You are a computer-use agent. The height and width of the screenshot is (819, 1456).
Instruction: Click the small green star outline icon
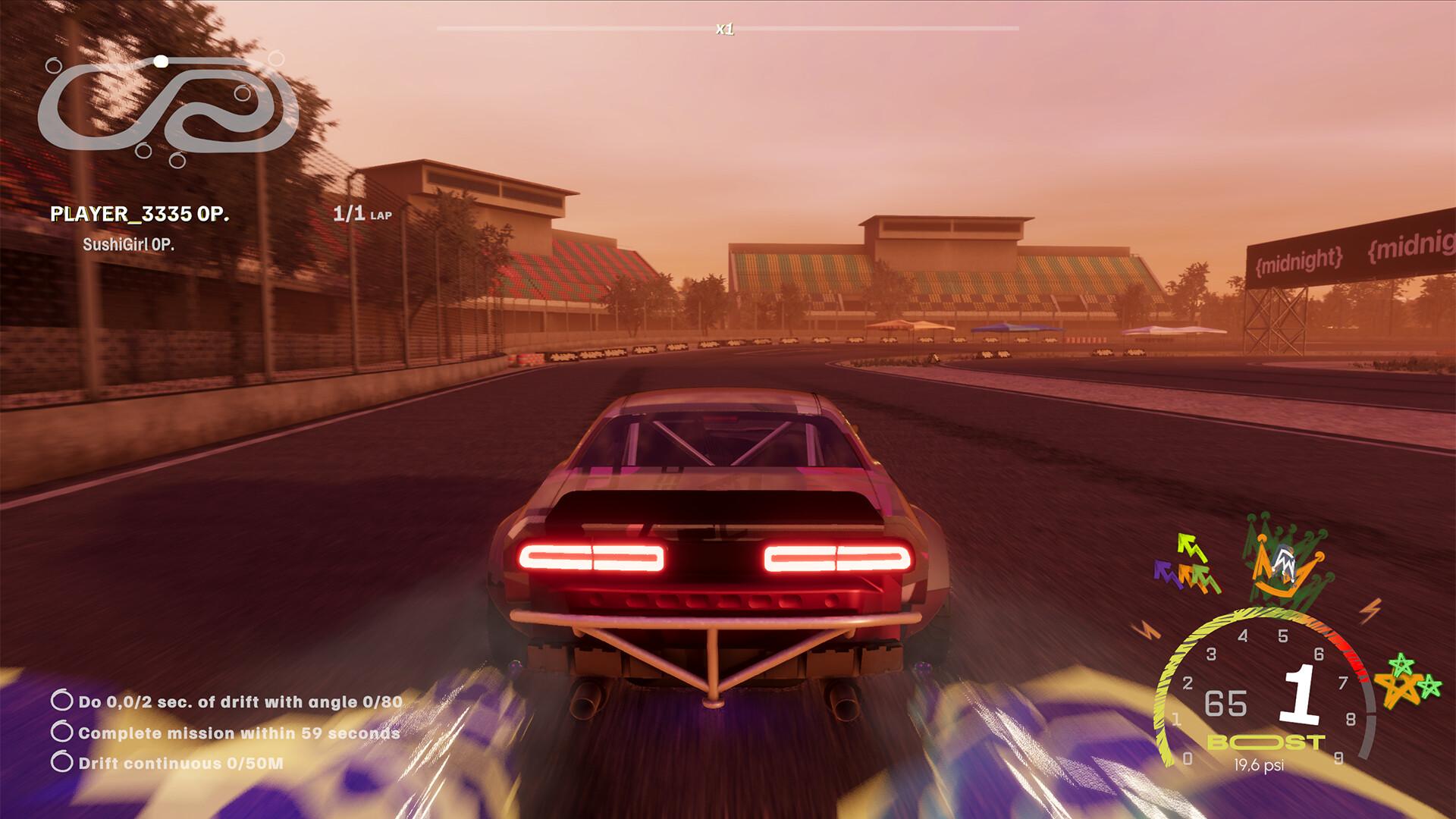(1429, 686)
